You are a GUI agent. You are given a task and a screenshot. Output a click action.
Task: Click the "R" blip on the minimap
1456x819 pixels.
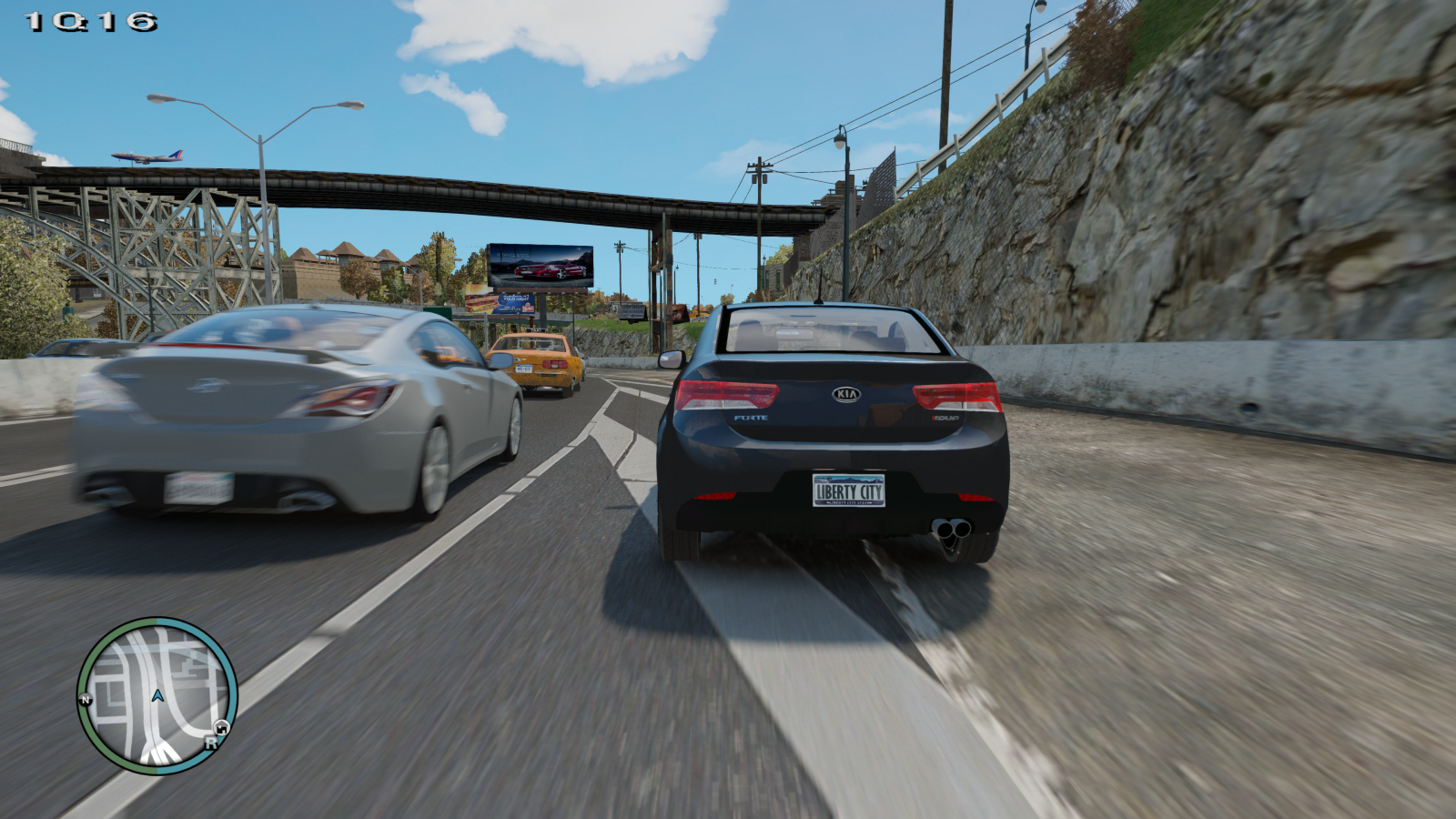click(x=211, y=743)
